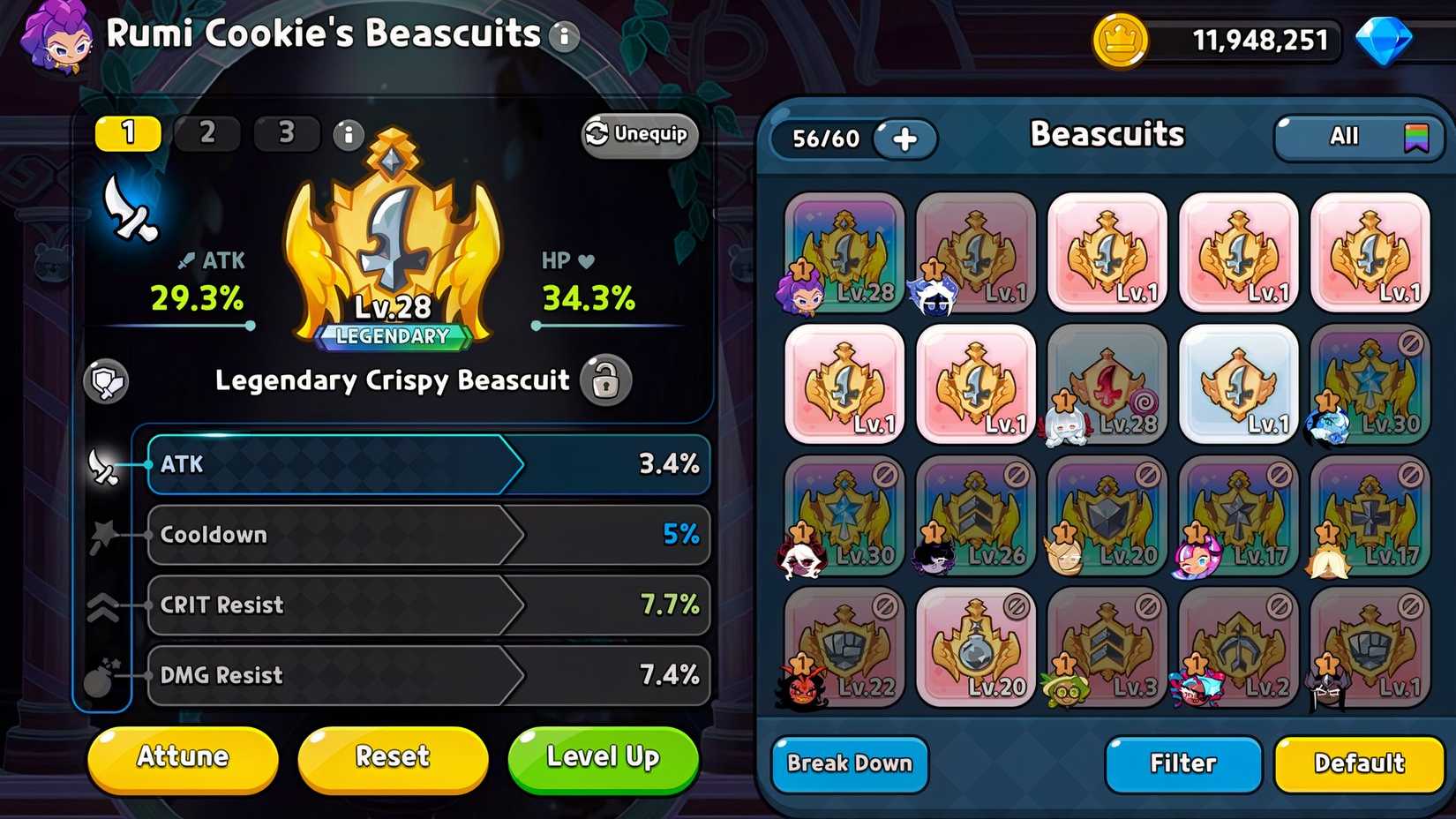Switch to beascuit slot 2 tab
1456x819 pixels.
pos(206,133)
